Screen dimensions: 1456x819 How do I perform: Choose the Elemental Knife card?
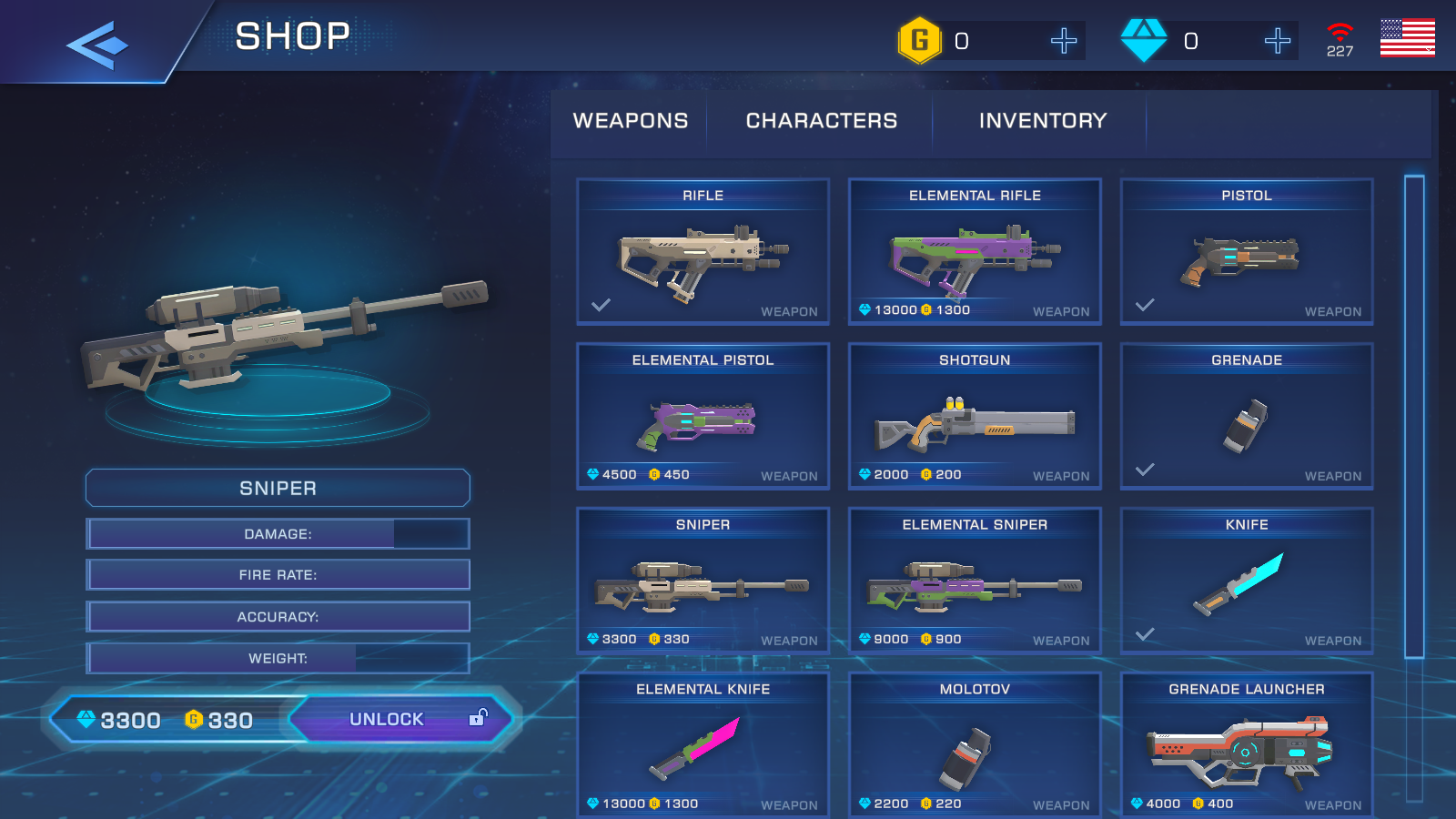(x=703, y=746)
